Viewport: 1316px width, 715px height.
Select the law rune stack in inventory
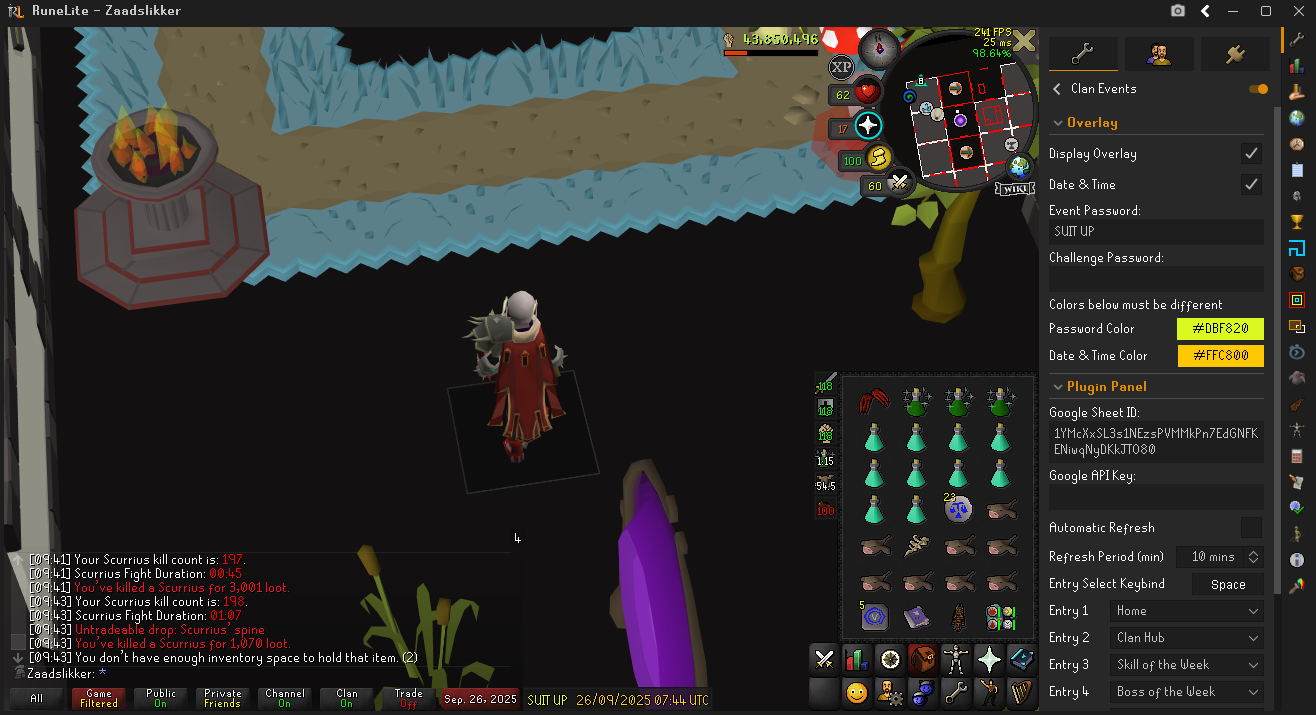(x=958, y=509)
